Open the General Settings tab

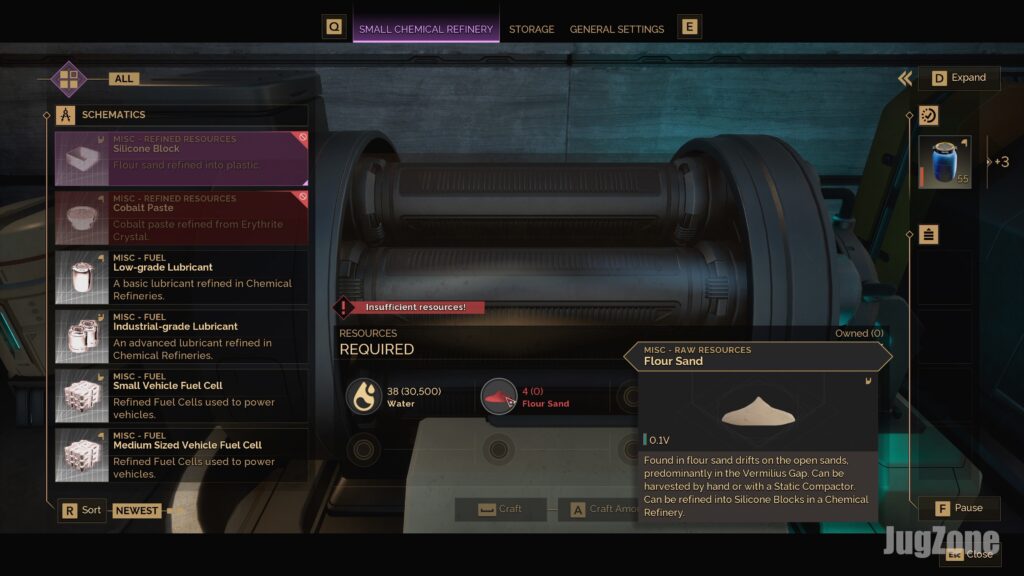[616, 29]
